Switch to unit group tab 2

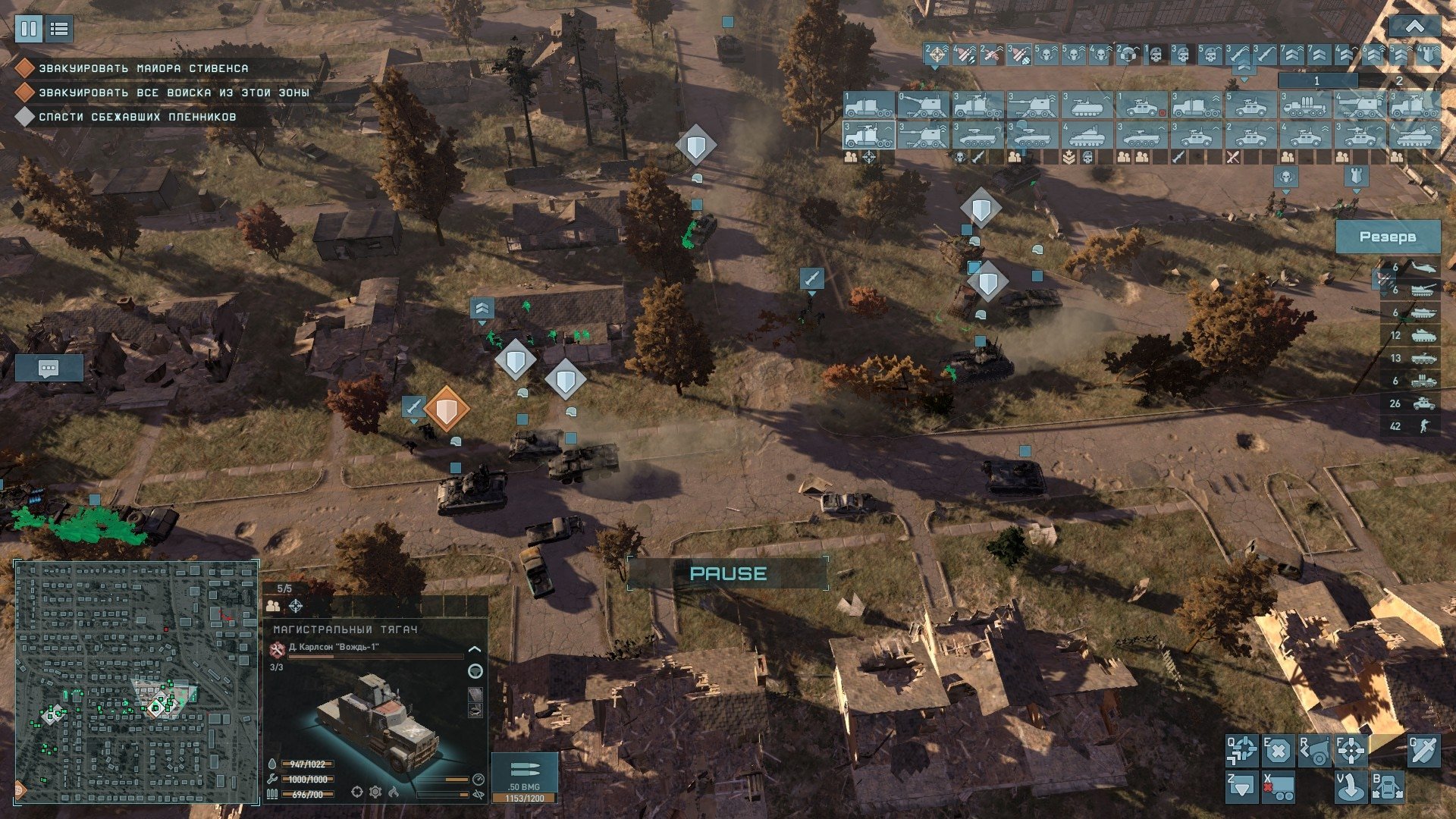click(x=1399, y=80)
